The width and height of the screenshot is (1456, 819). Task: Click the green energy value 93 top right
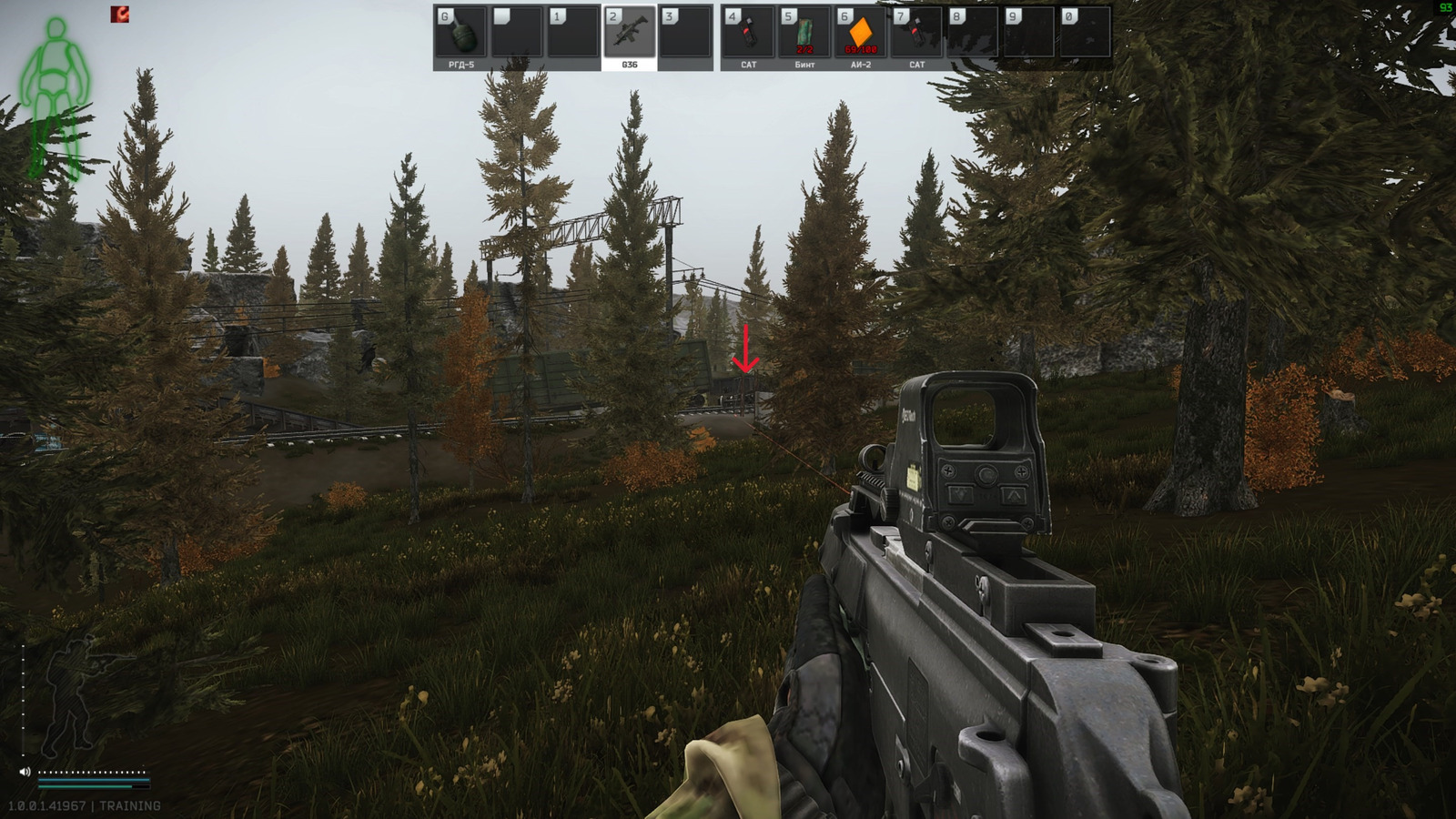tap(1447, 7)
